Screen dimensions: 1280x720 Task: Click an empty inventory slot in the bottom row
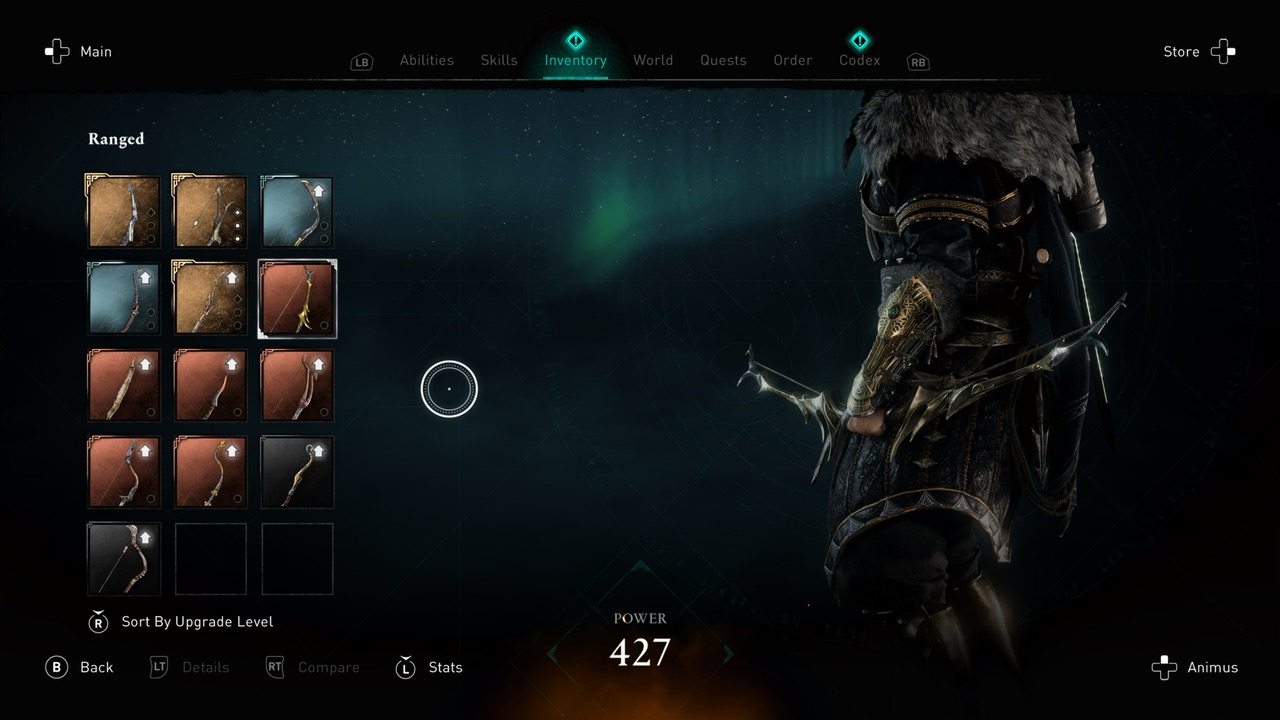click(x=210, y=558)
